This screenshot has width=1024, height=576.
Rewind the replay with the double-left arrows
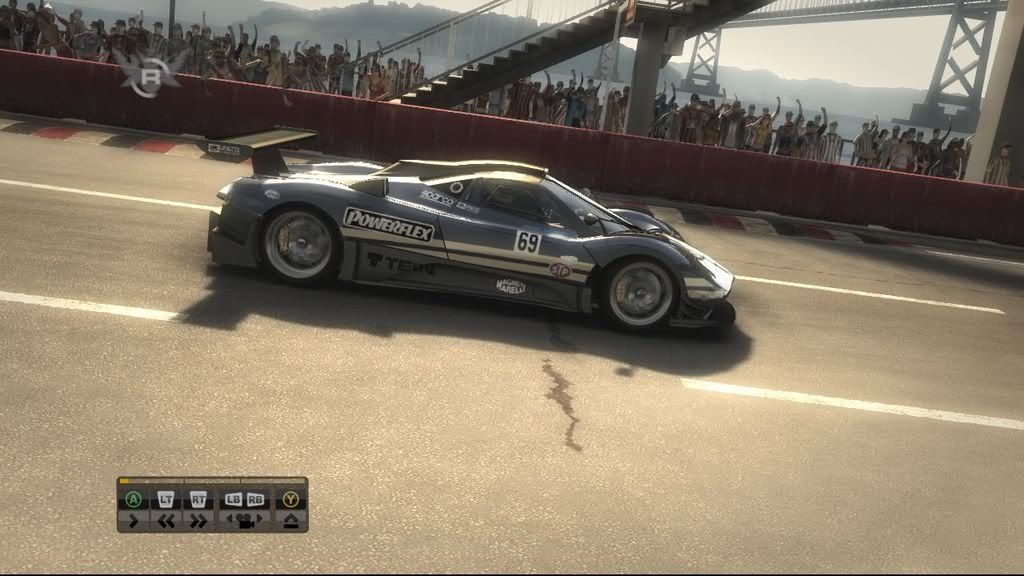point(166,520)
